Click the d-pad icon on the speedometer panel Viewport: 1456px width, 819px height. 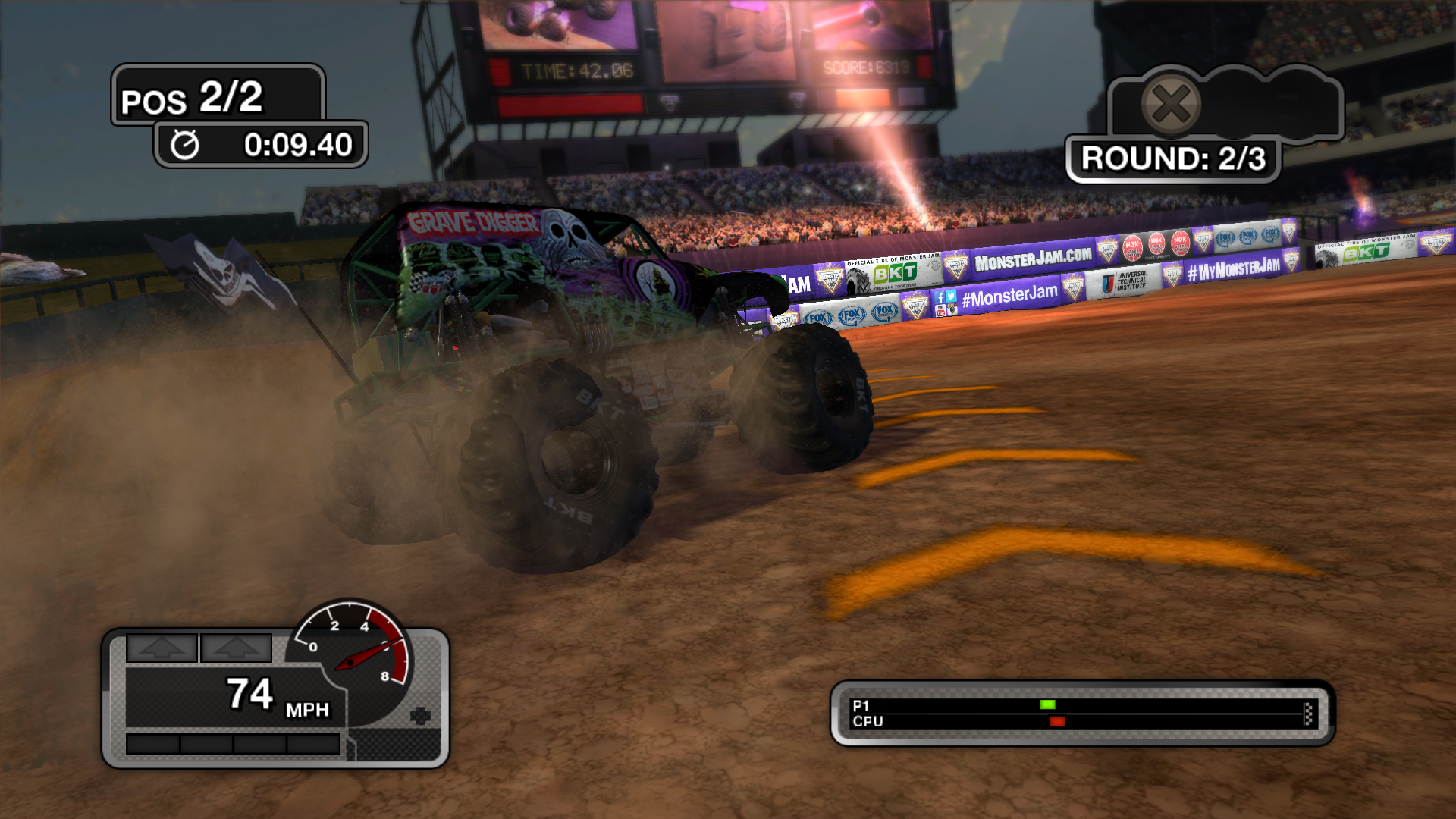tap(419, 714)
